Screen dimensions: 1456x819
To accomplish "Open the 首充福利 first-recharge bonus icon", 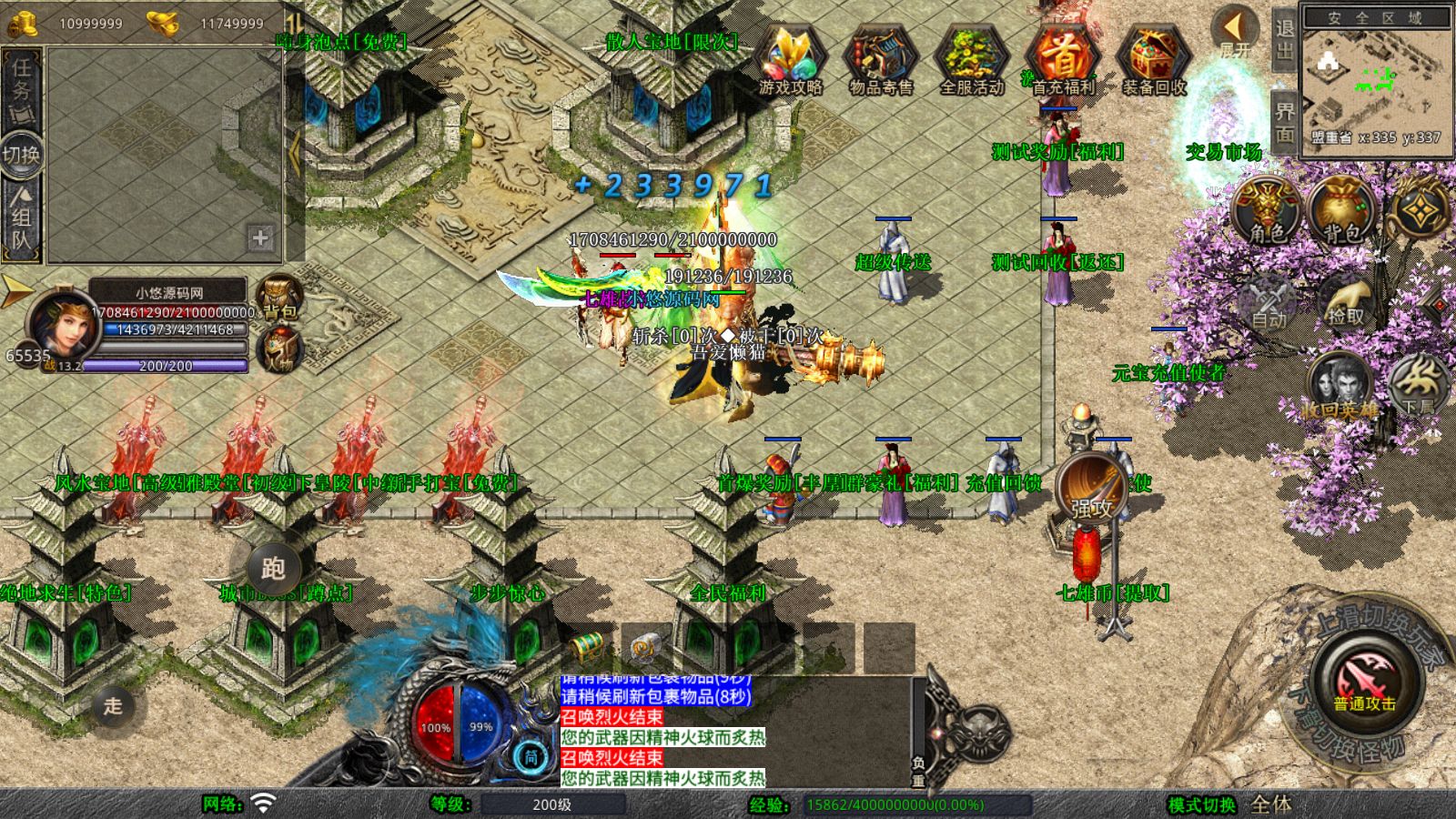I will pyautogui.click(x=1062, y=60).
